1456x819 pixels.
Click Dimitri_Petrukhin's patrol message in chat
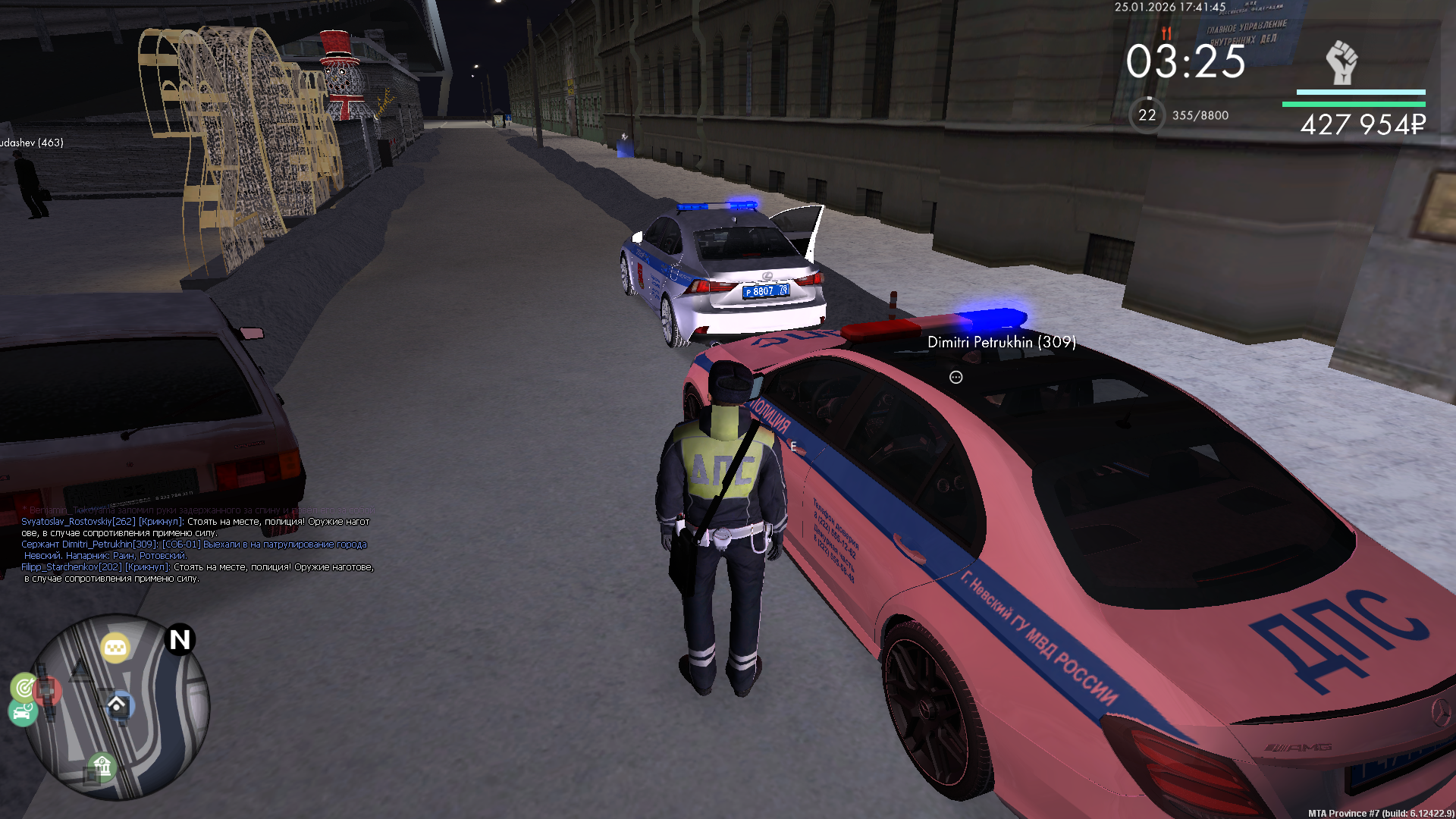193,550
